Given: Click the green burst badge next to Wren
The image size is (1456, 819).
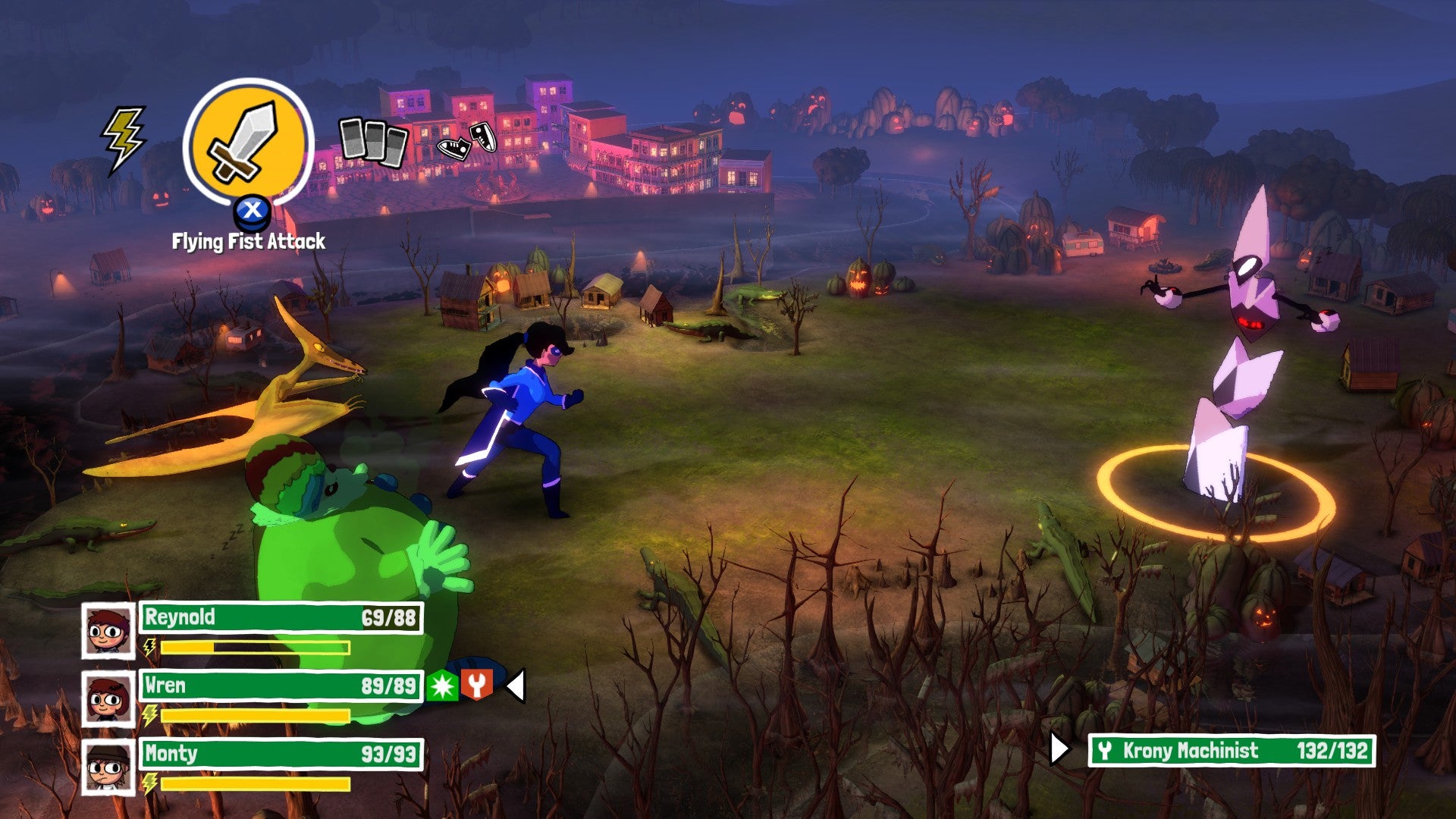Looking at the screenshot, I should 443,686.
